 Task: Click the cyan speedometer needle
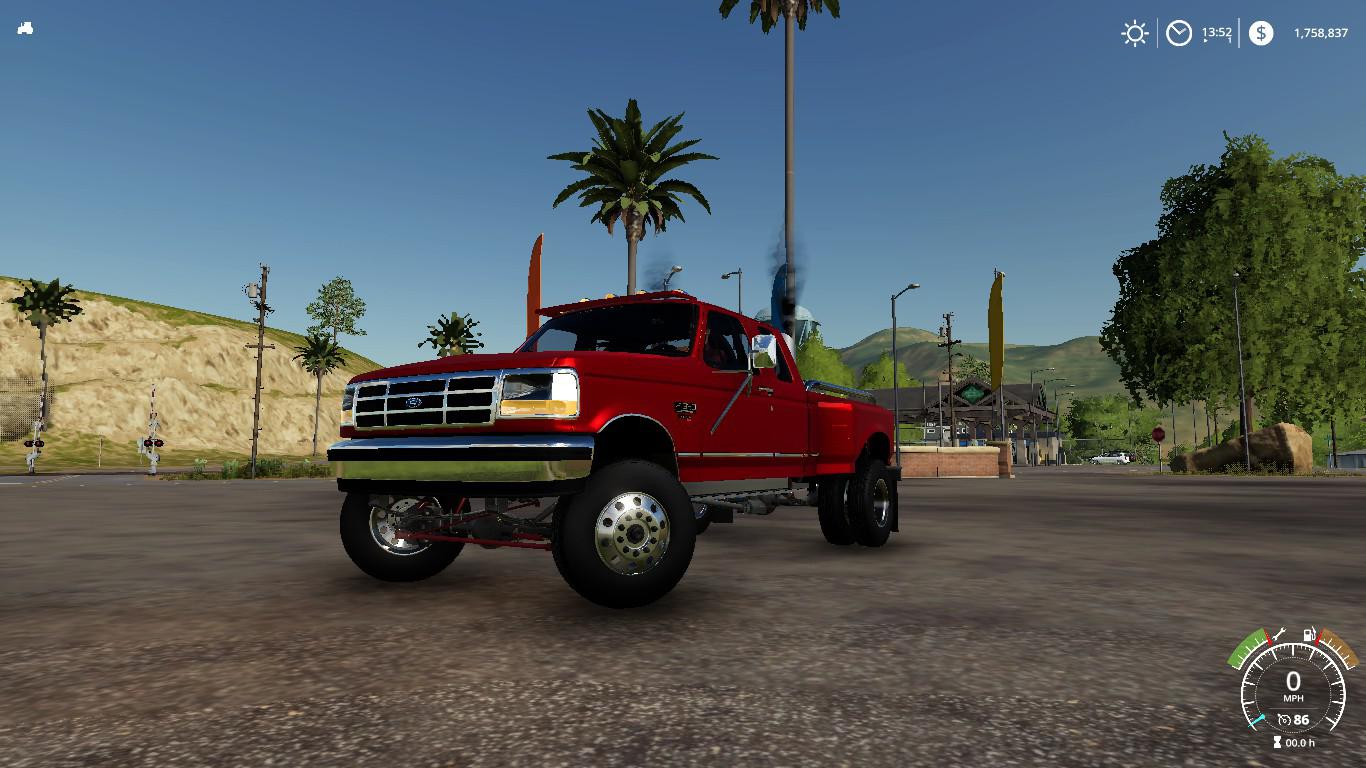coord(1257,720)
